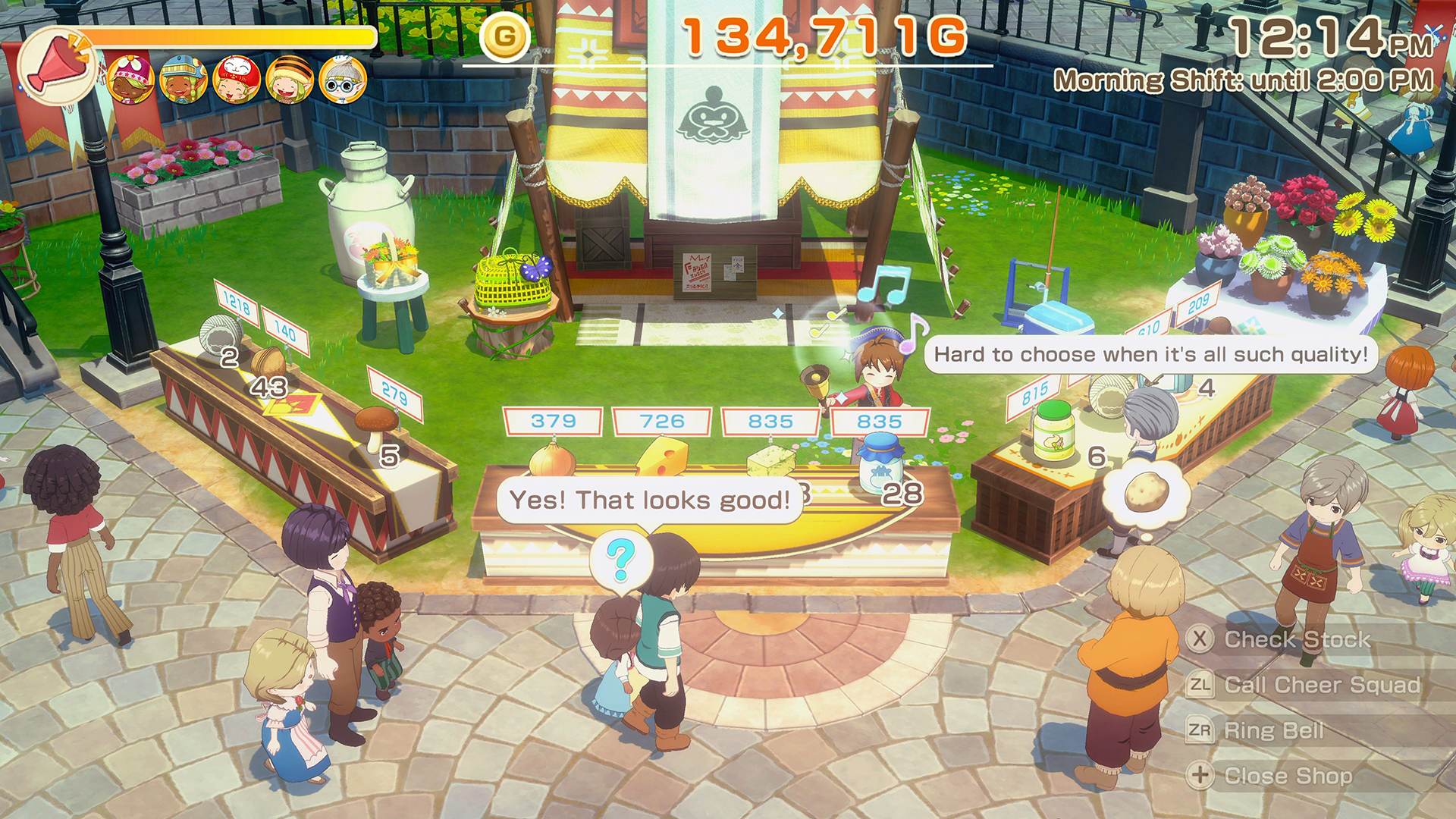The image size is (1456, 819).
Task: Open the 379 price tag above the onion
Action: click(551, 422)
